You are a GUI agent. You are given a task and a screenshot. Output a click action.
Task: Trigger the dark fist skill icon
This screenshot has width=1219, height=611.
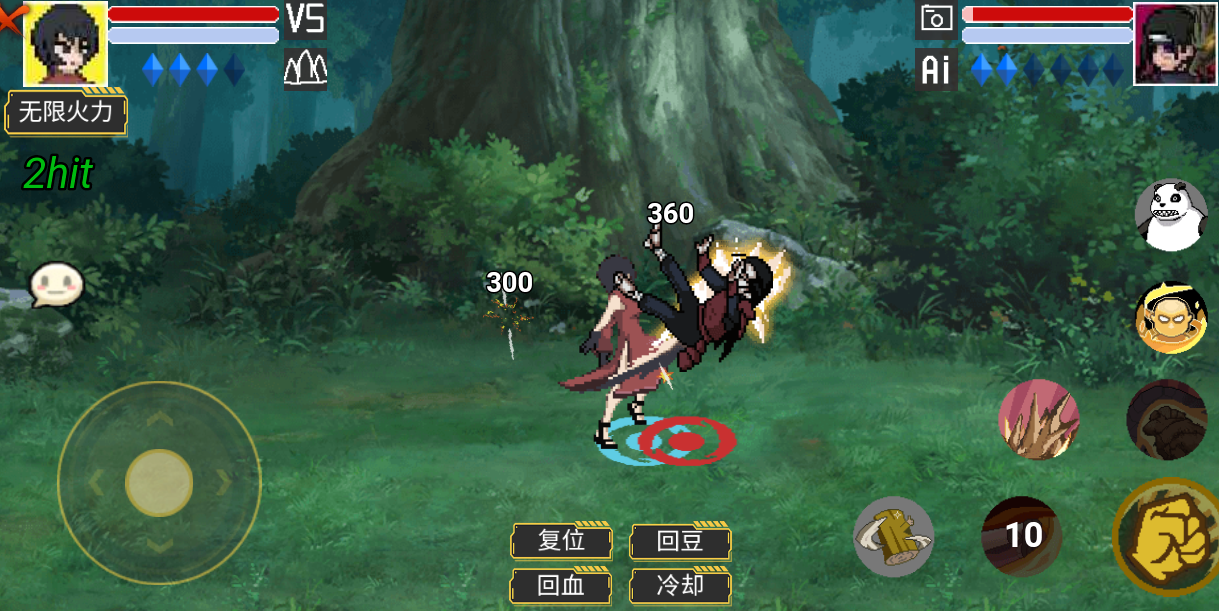[x=1167, y=420]
